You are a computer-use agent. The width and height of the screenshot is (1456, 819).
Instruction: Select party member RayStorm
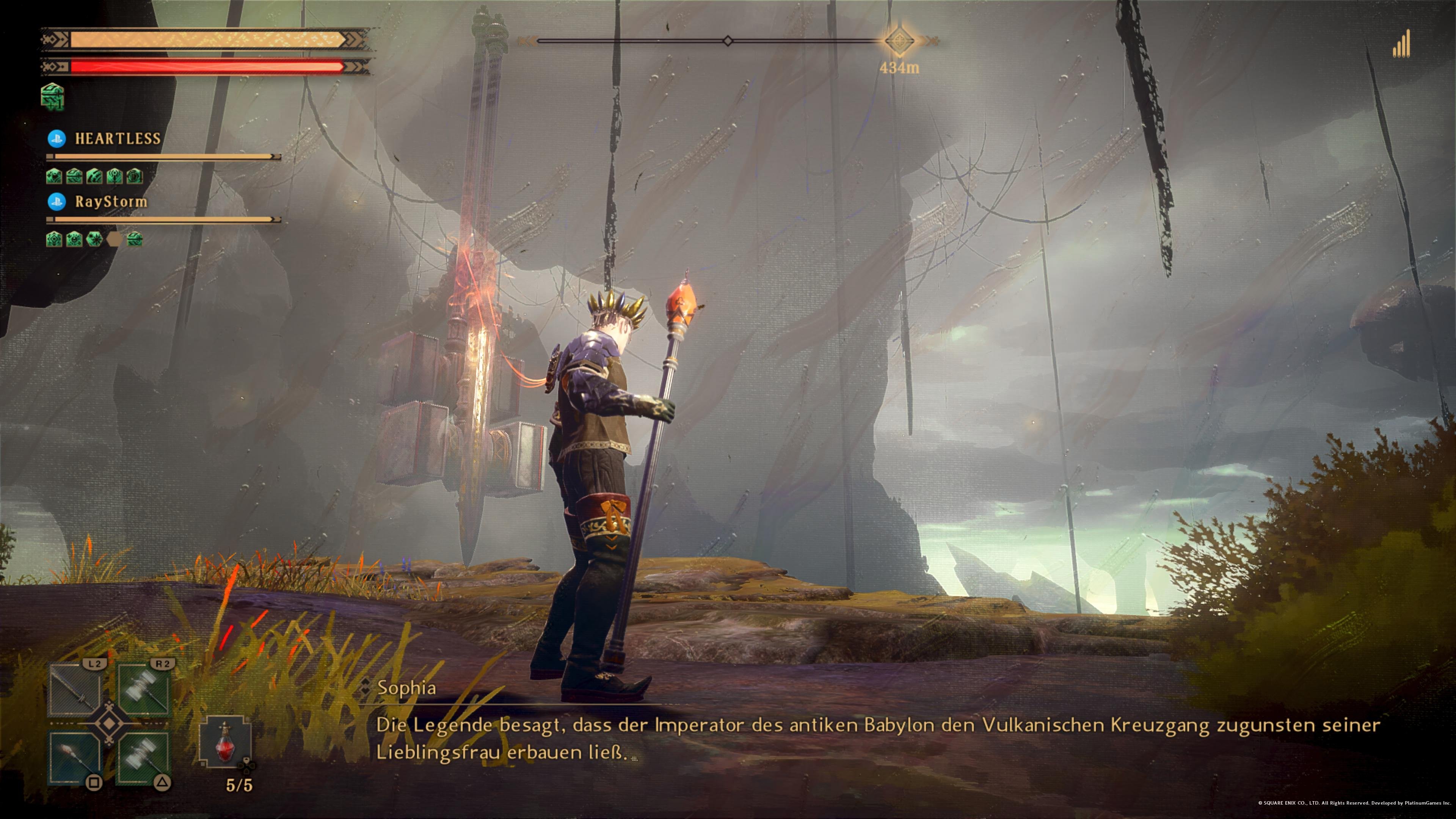coord(111,202)
